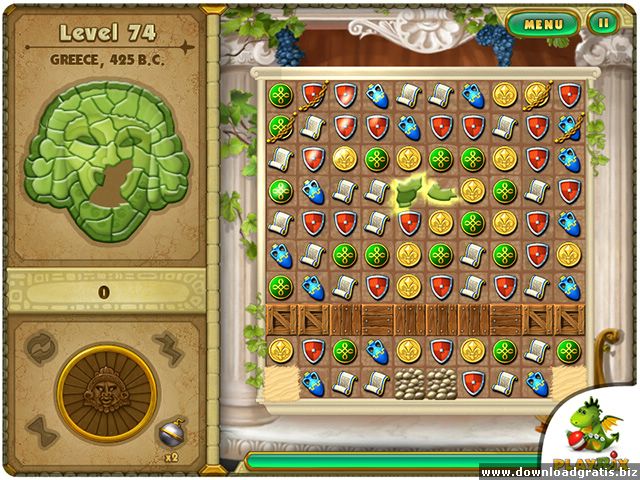Activate the golden sun mask medallion
The image size is (640, 480).
coord(106,393)
